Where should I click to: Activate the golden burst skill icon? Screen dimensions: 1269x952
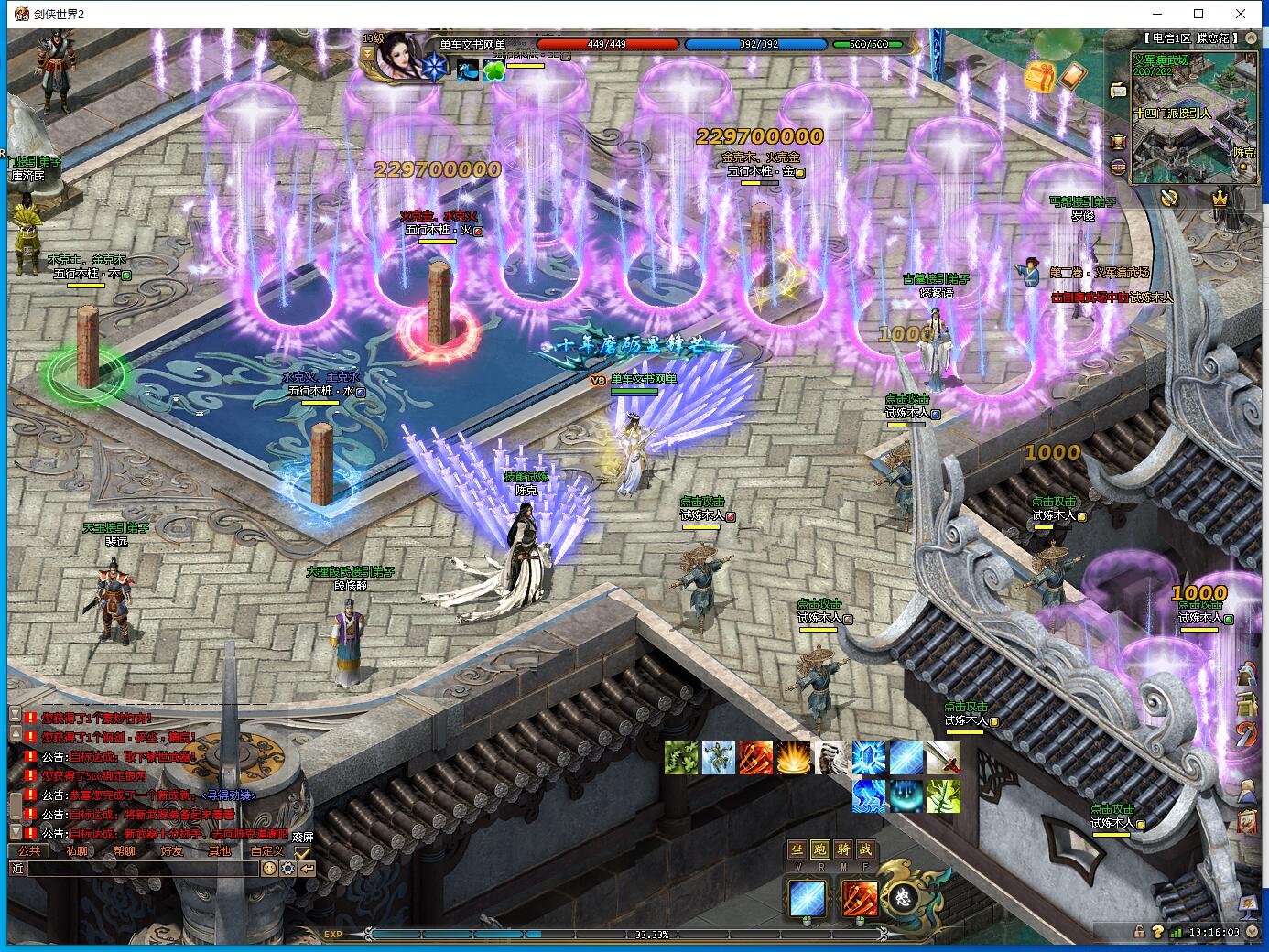point(793,758)
